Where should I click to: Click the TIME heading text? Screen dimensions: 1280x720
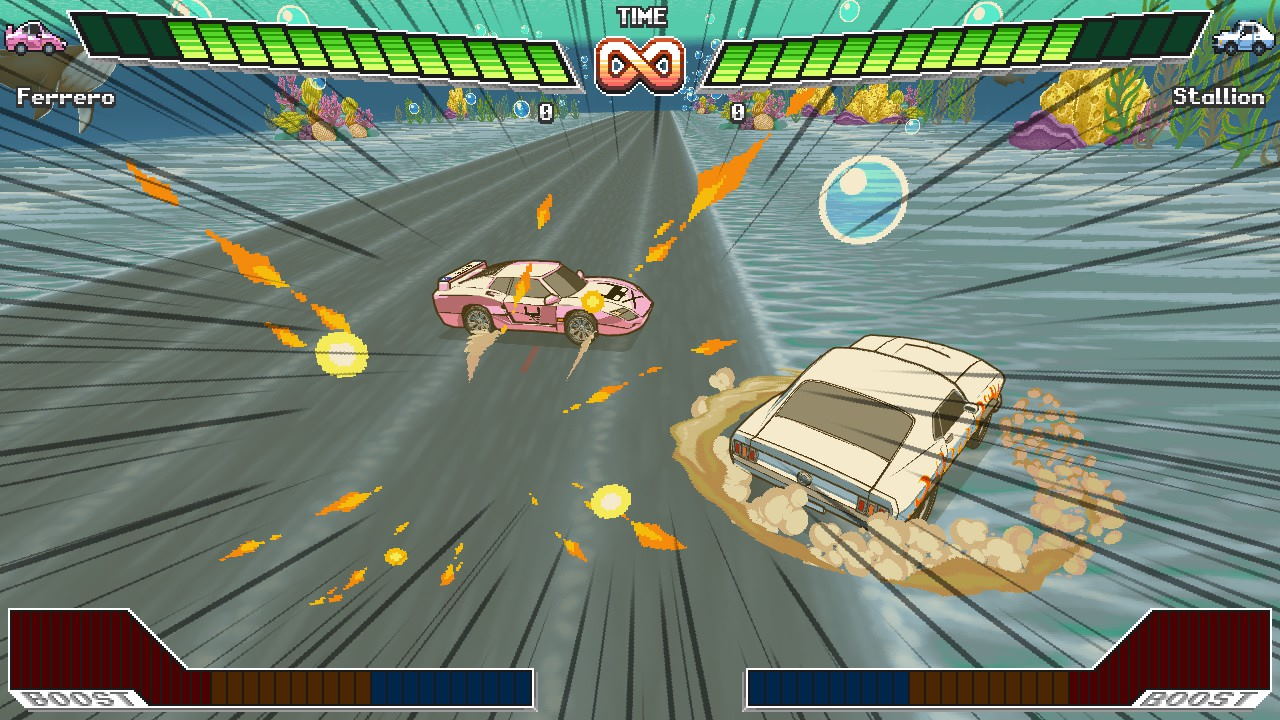[644, 15]
